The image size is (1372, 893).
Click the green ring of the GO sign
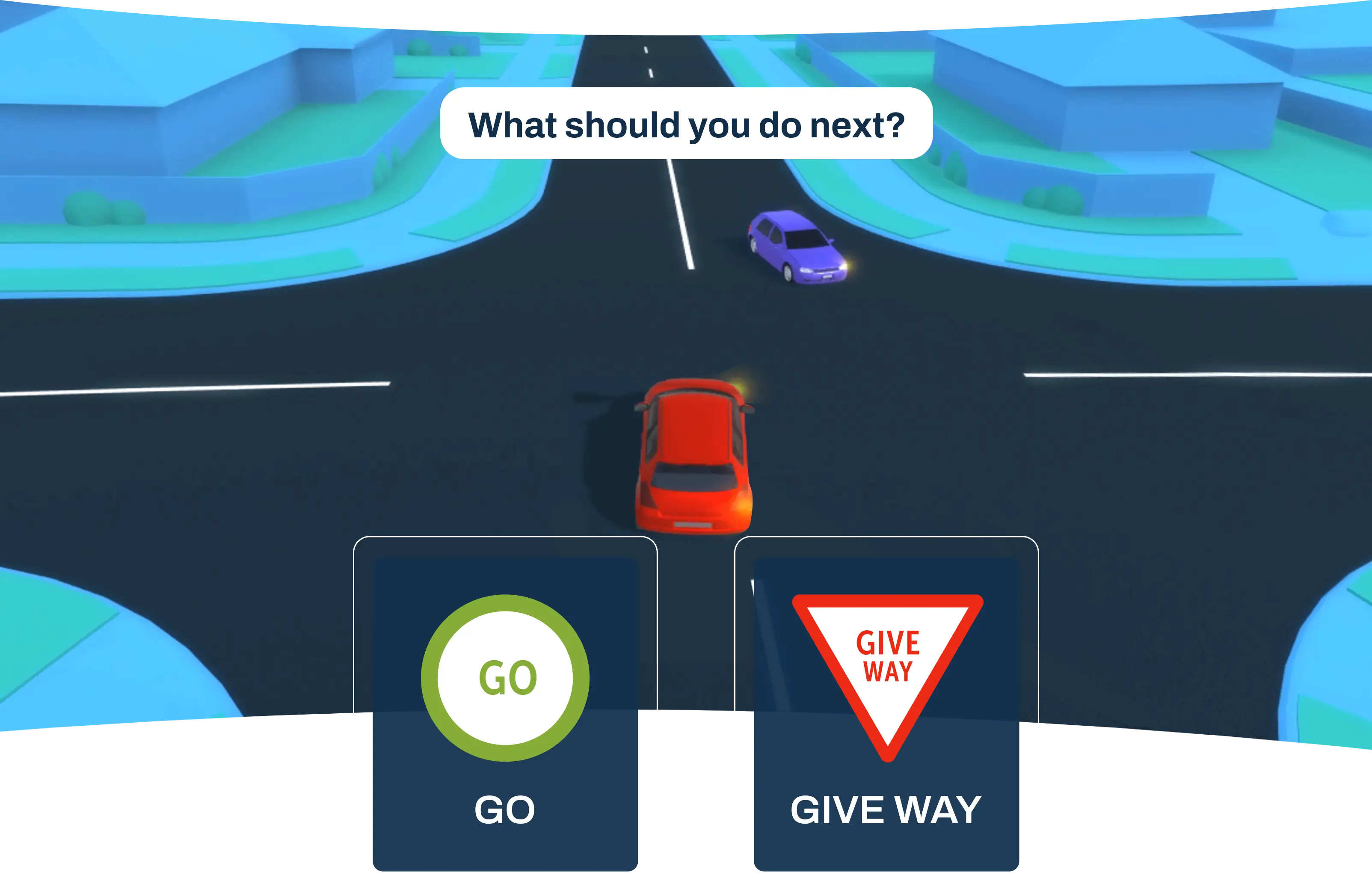(x=506, y=602)
